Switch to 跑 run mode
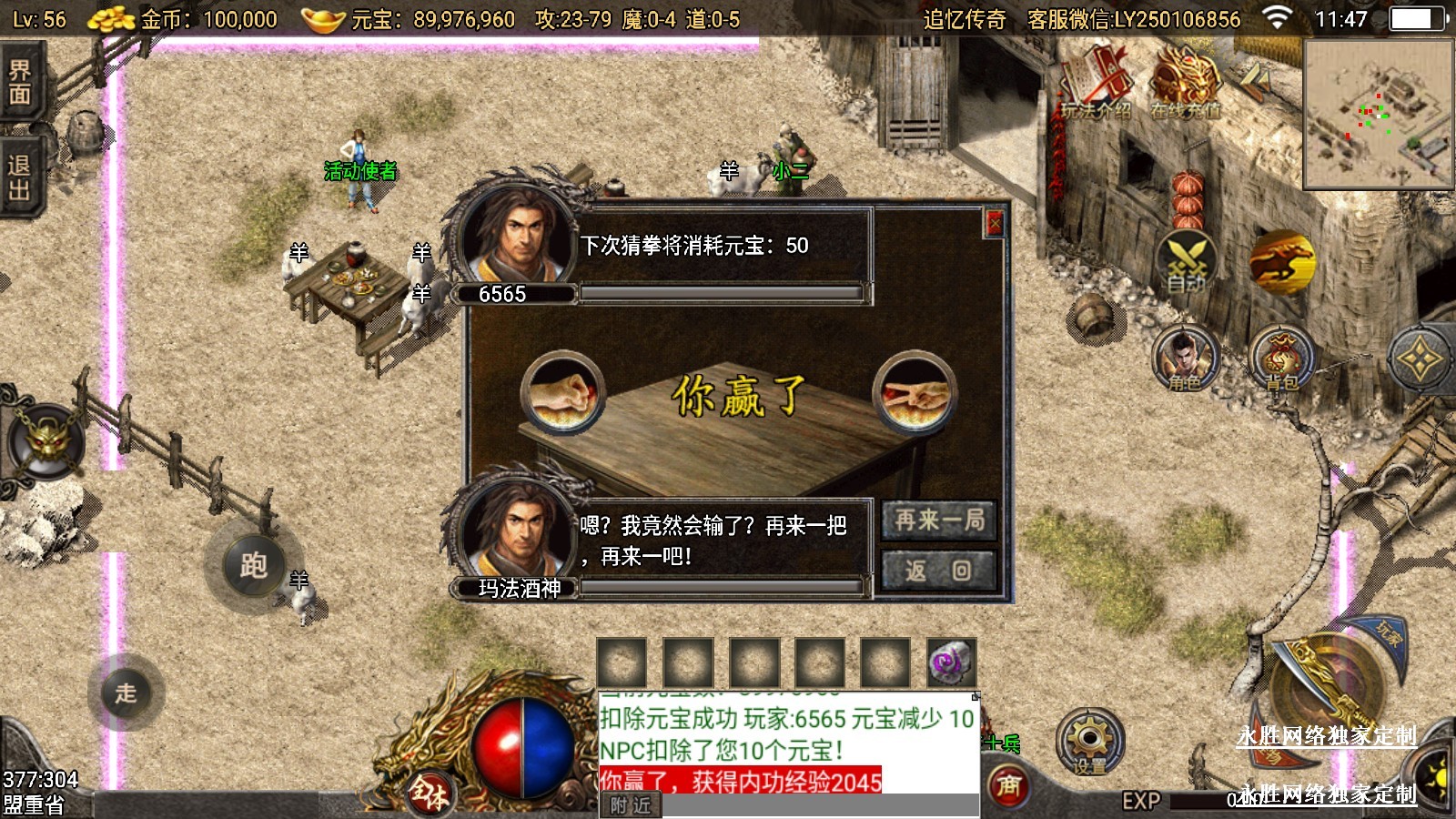Image resolution: width=1456 pixels, height=819 pixels. tap(254, 565)
